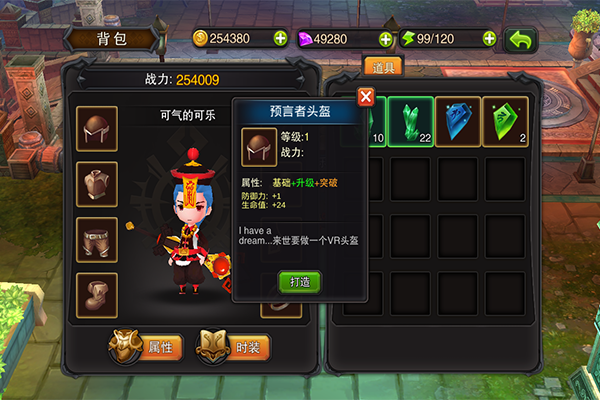Select the equipped boots slot
This screenshot has height=400, width=600.
point(97,295)
